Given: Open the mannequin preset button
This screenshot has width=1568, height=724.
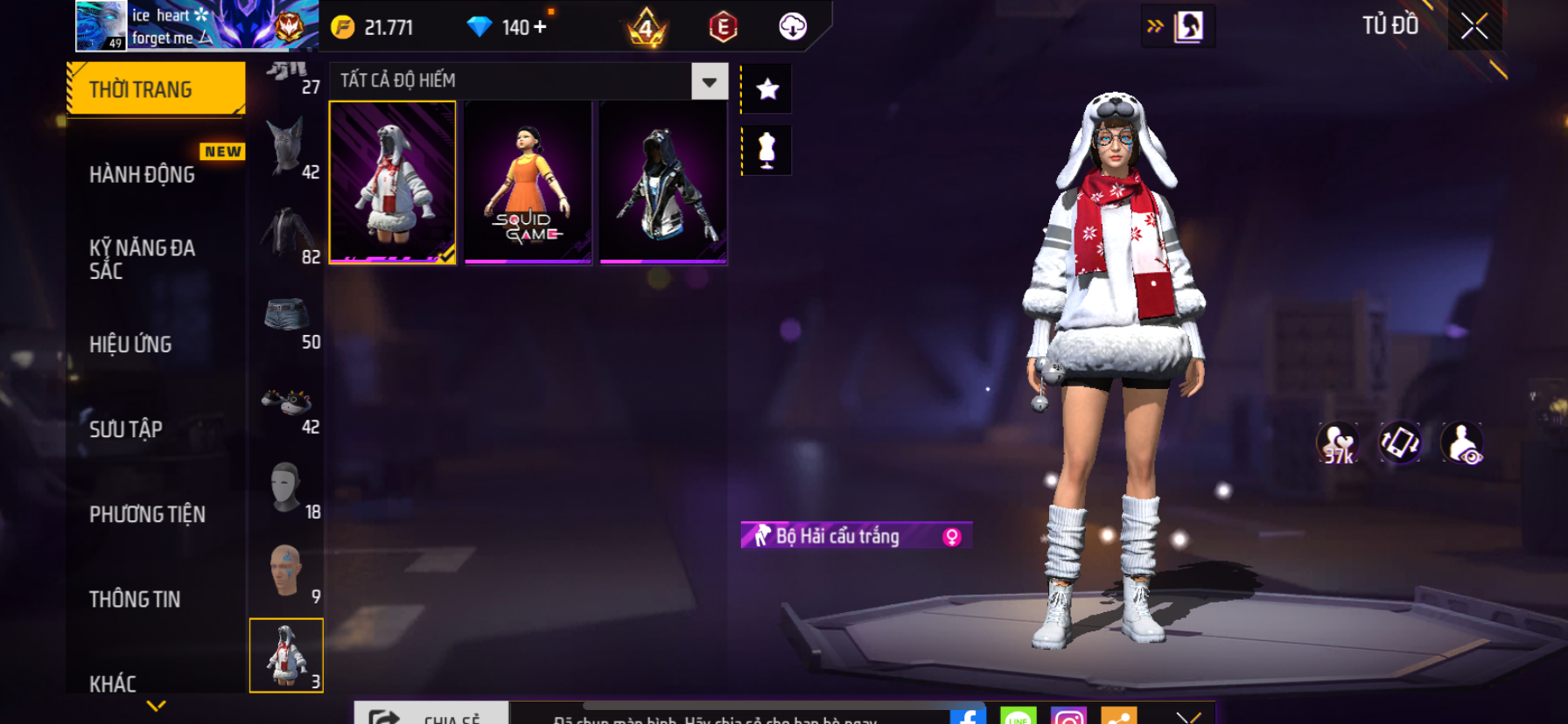Looking at the screenshot, I should point(767,150).
